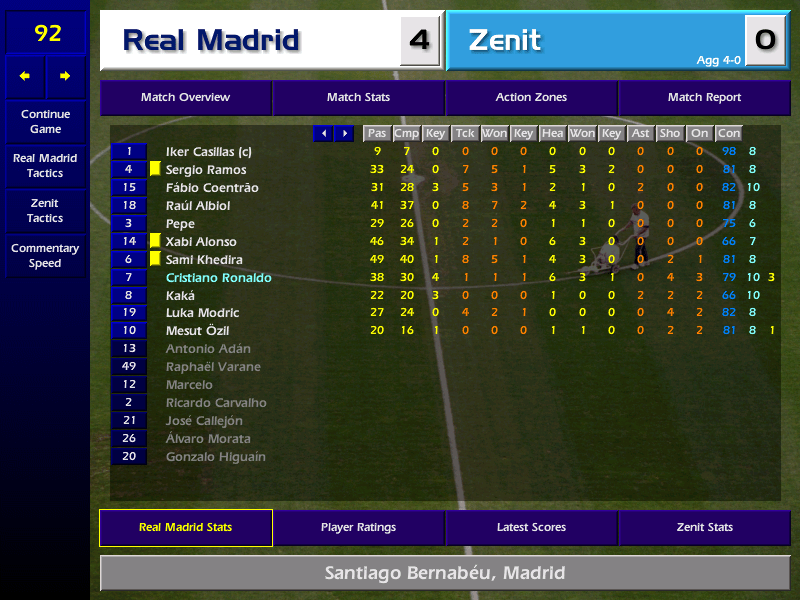The height and width of the screenshot is (600, 800).
Task: Click the Santiago Bernabéu stadium bar
Action: [445, 573]
